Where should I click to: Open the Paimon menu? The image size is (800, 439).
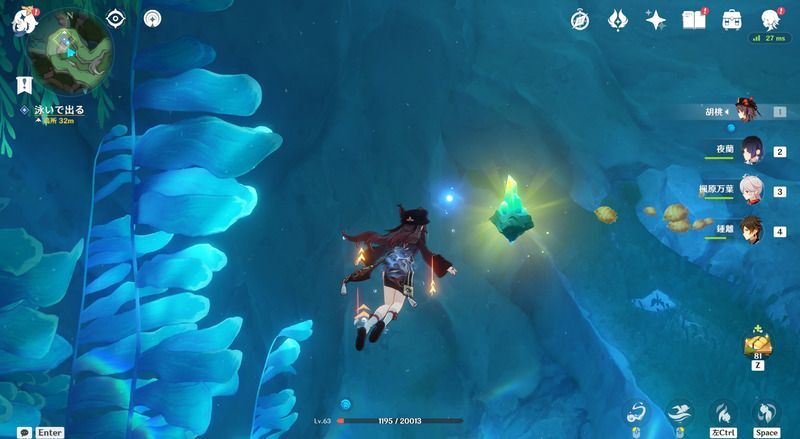(23, 19)
